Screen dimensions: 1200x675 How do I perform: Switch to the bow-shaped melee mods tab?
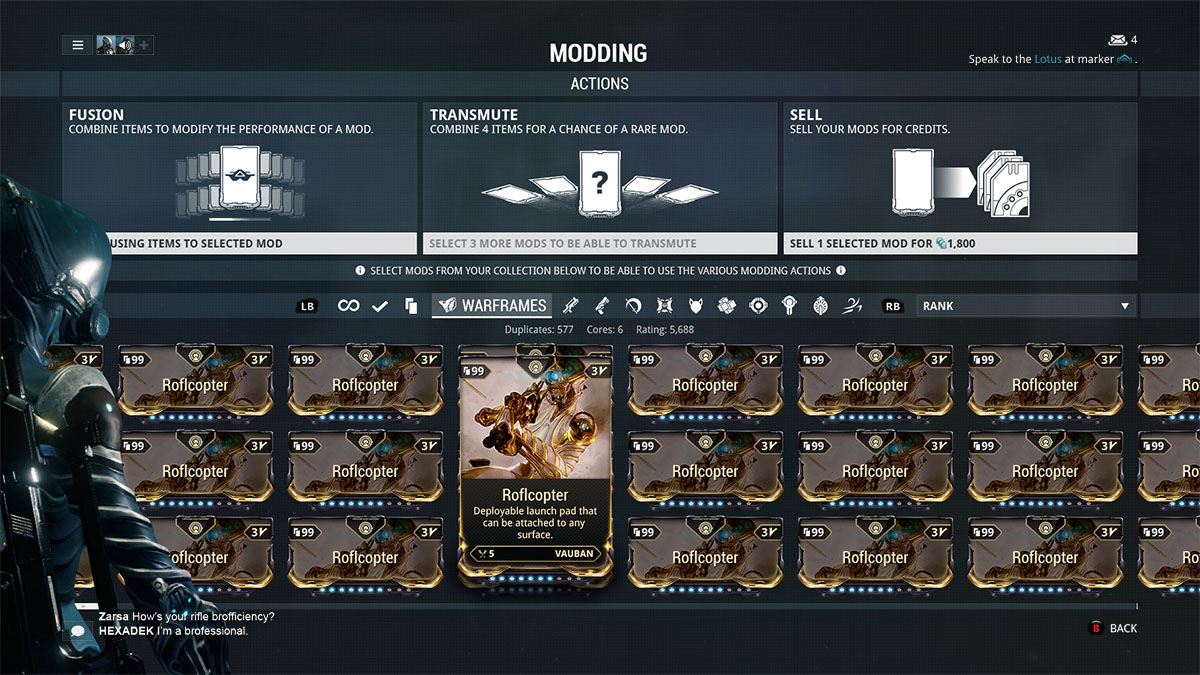pyautogui.click(x=633, y=306)
